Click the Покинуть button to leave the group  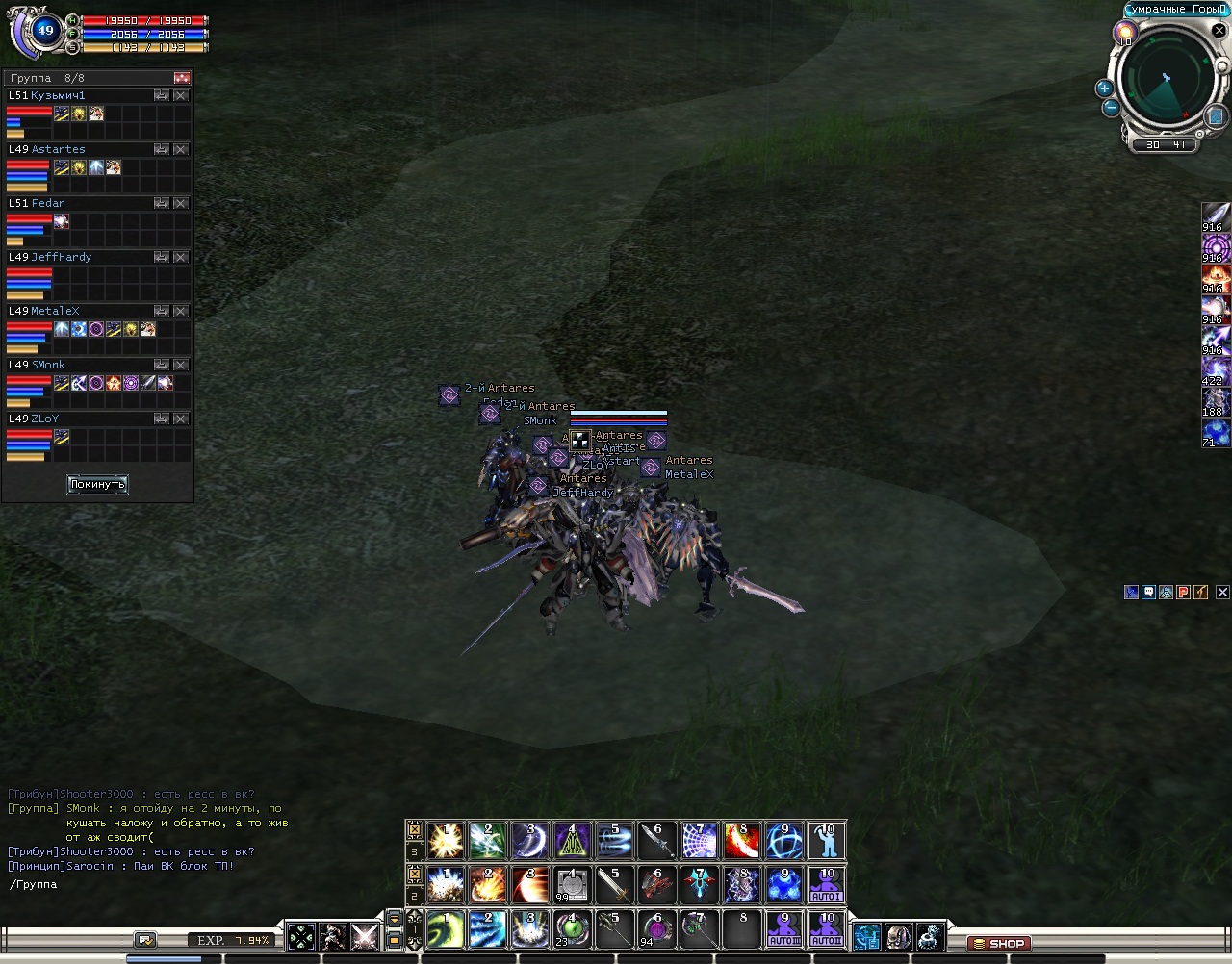click(97, 484)
